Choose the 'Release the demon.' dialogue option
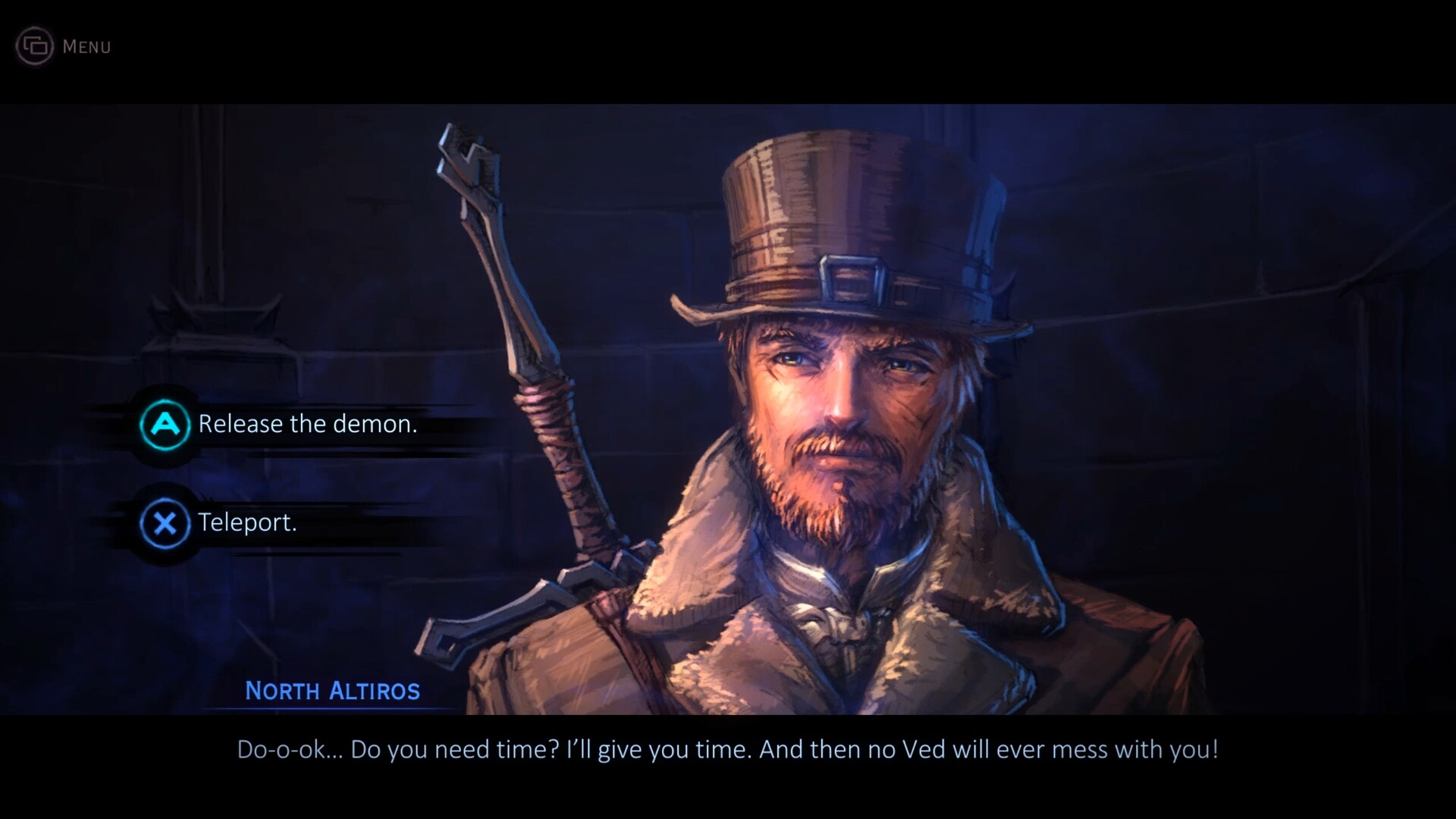 pos(307,424)
